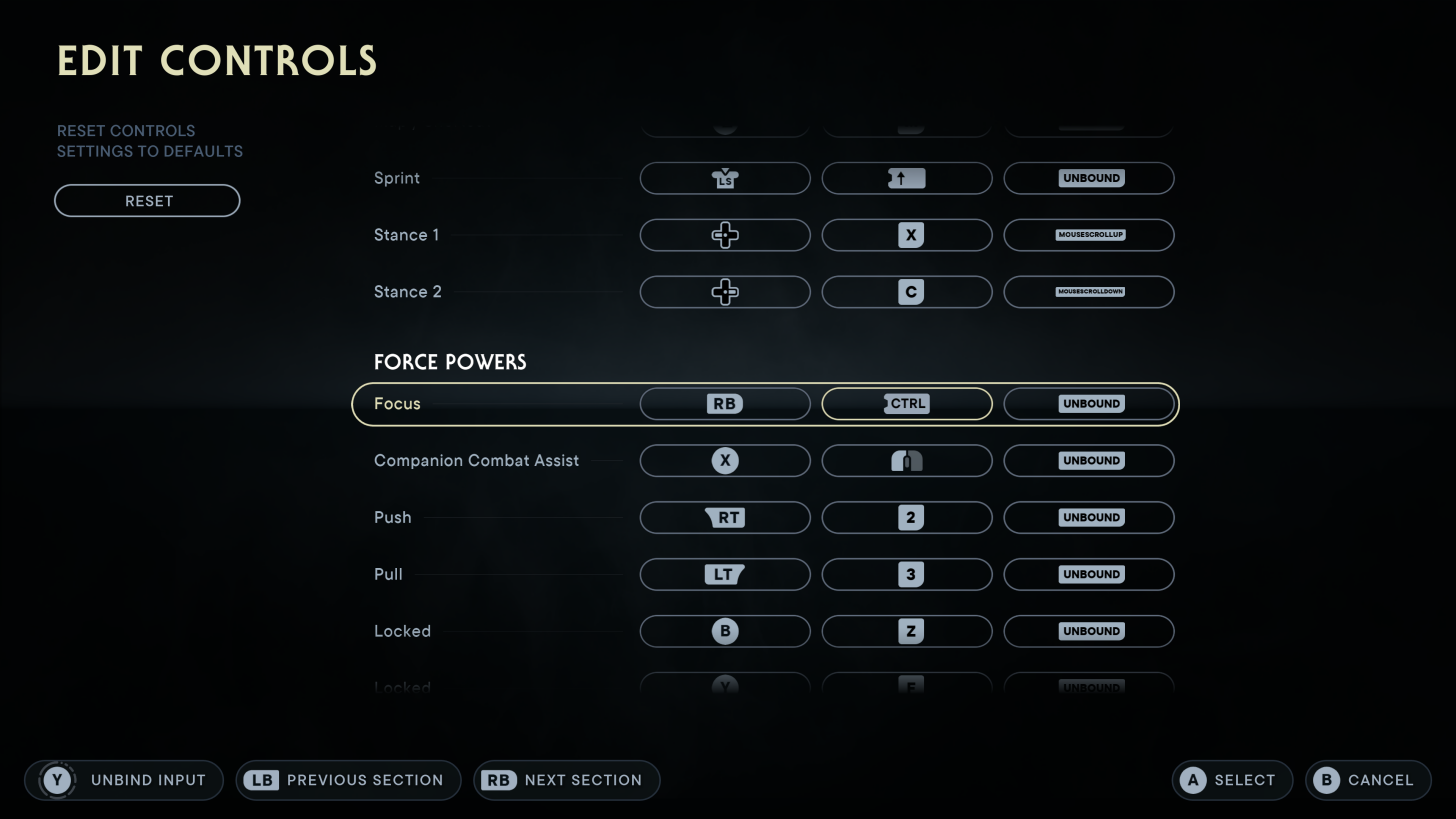1456x819 pixels.
Task: Select the X key binding for Stance 1
Action: [906, 235]
